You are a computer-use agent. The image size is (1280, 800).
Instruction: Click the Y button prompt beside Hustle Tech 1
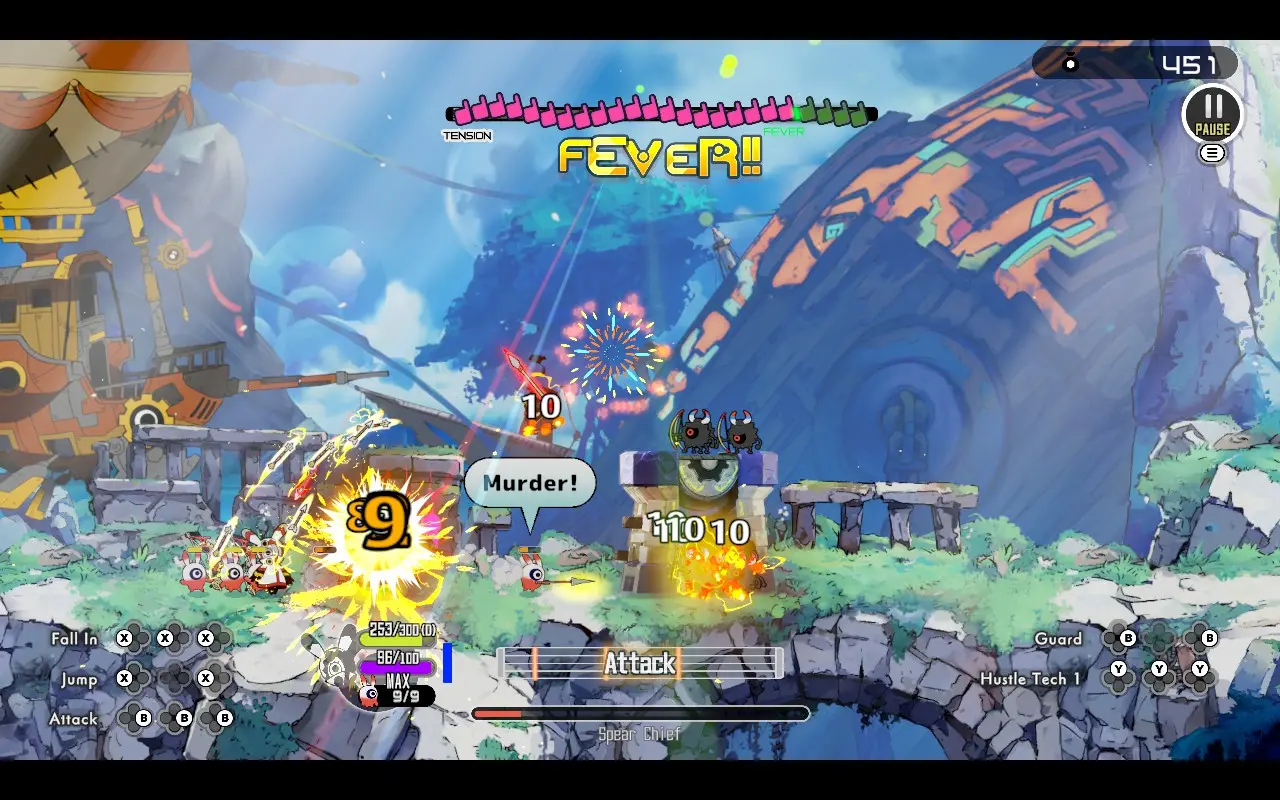tap(1118, 668)
